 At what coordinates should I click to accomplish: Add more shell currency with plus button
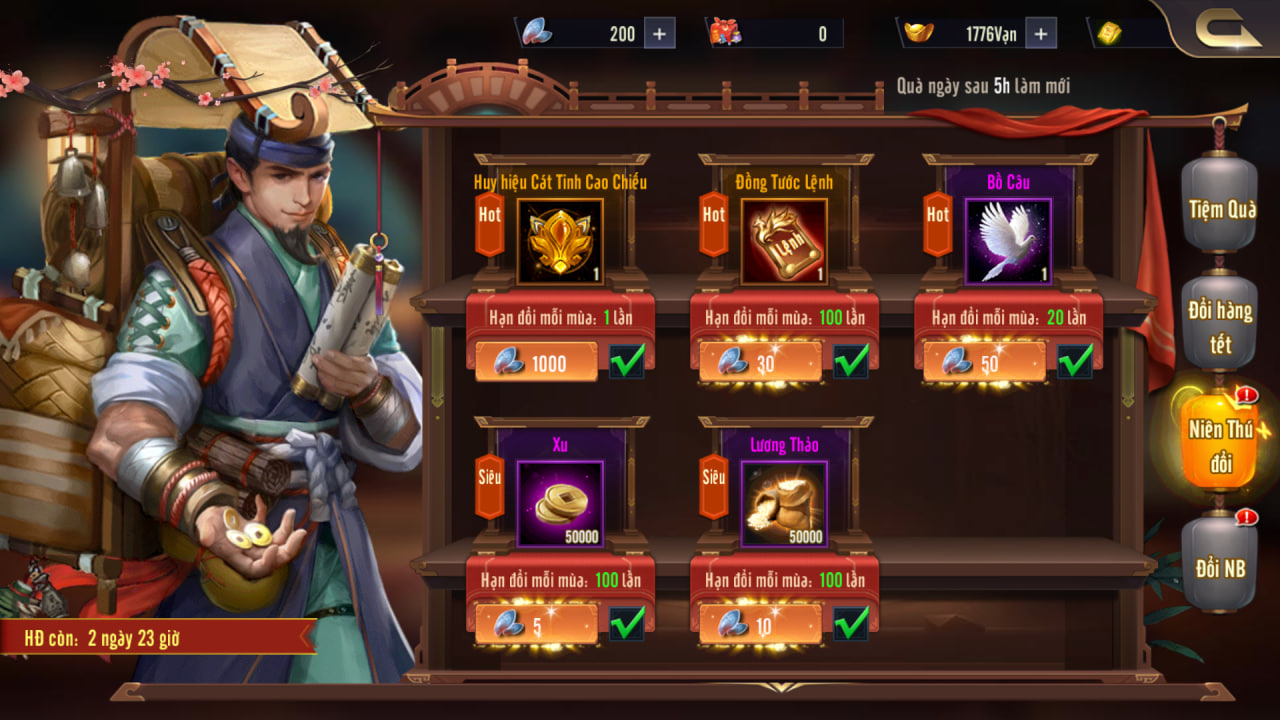tap(659, 34)
